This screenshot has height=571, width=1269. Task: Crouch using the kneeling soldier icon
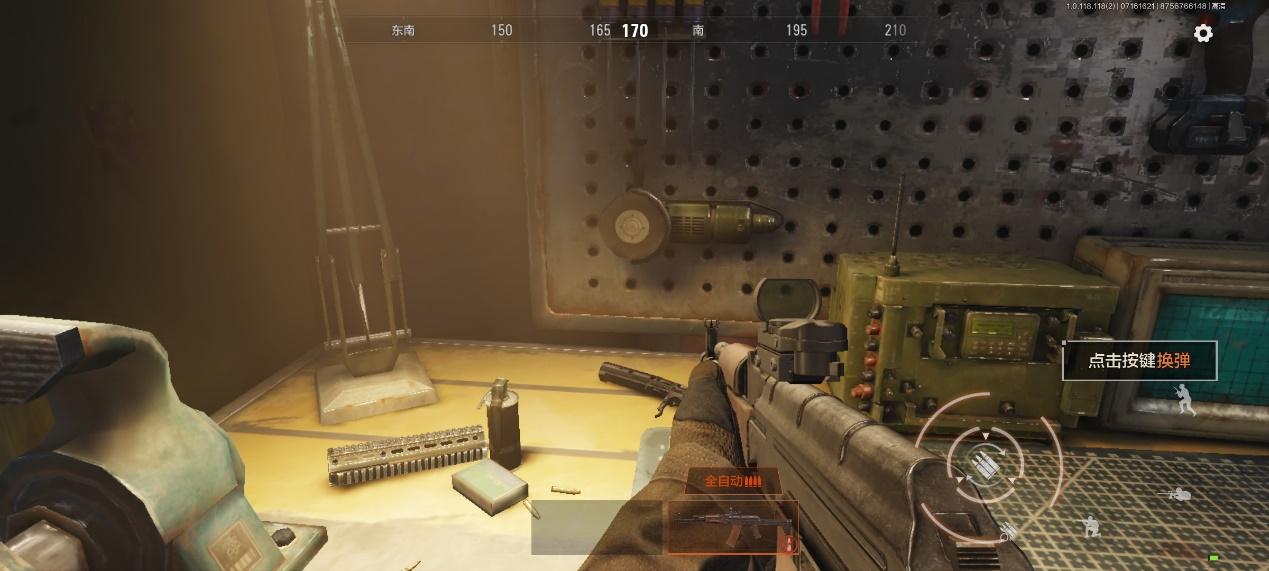coord(1091,525)
